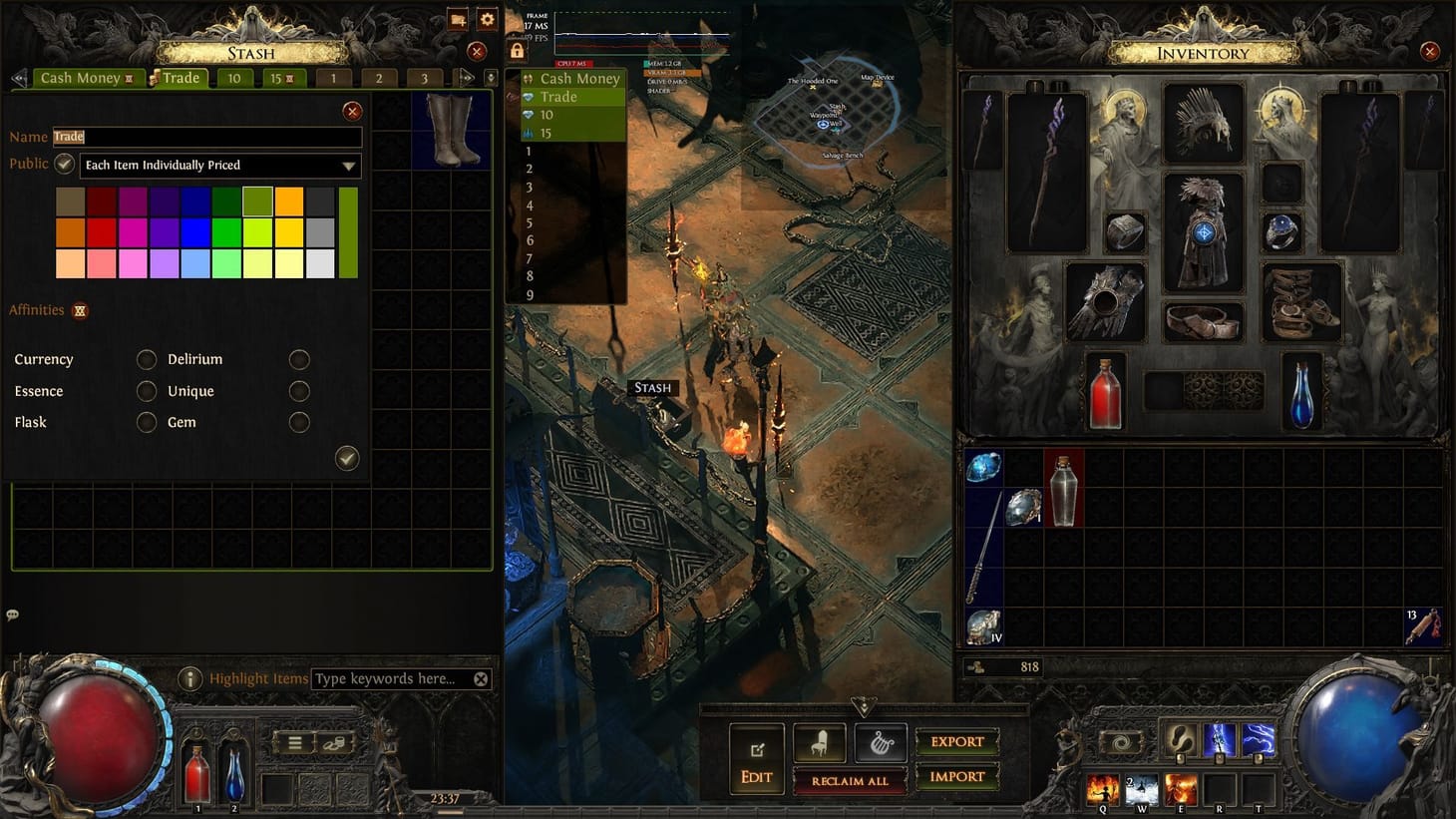Image resolution: width=1456 pixels, height=819 pixels.
Task: Select stash tab 10
Action: [x=233, y=77]
